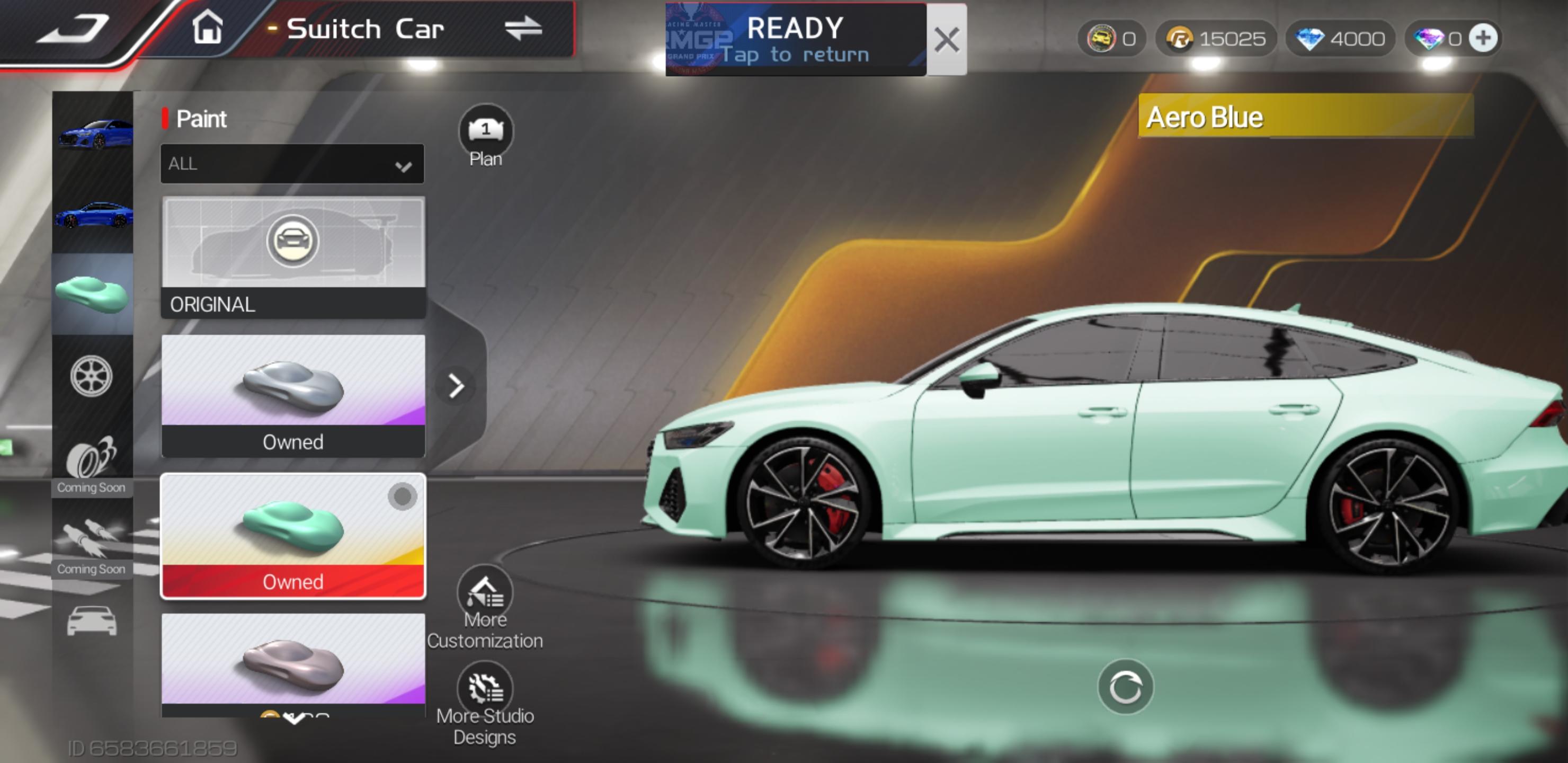The image size is (1568, 763).
Task: Expand the paint panel with the arrow
Action: click(457, 386)
